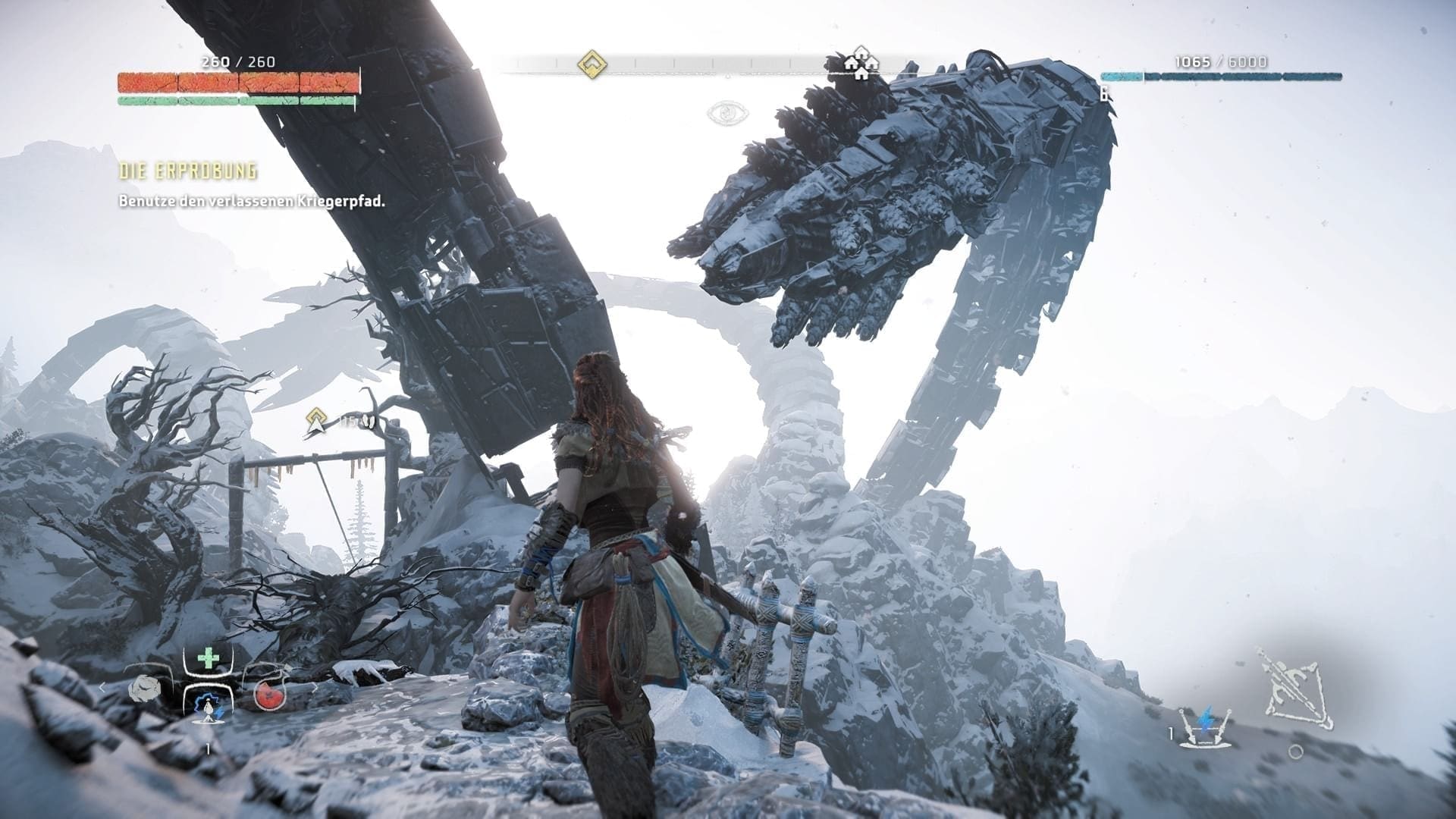This screenshot has height=819, width=1456.
Task: Open the Die Erprobung quest tracker
Action: (188, 171)
